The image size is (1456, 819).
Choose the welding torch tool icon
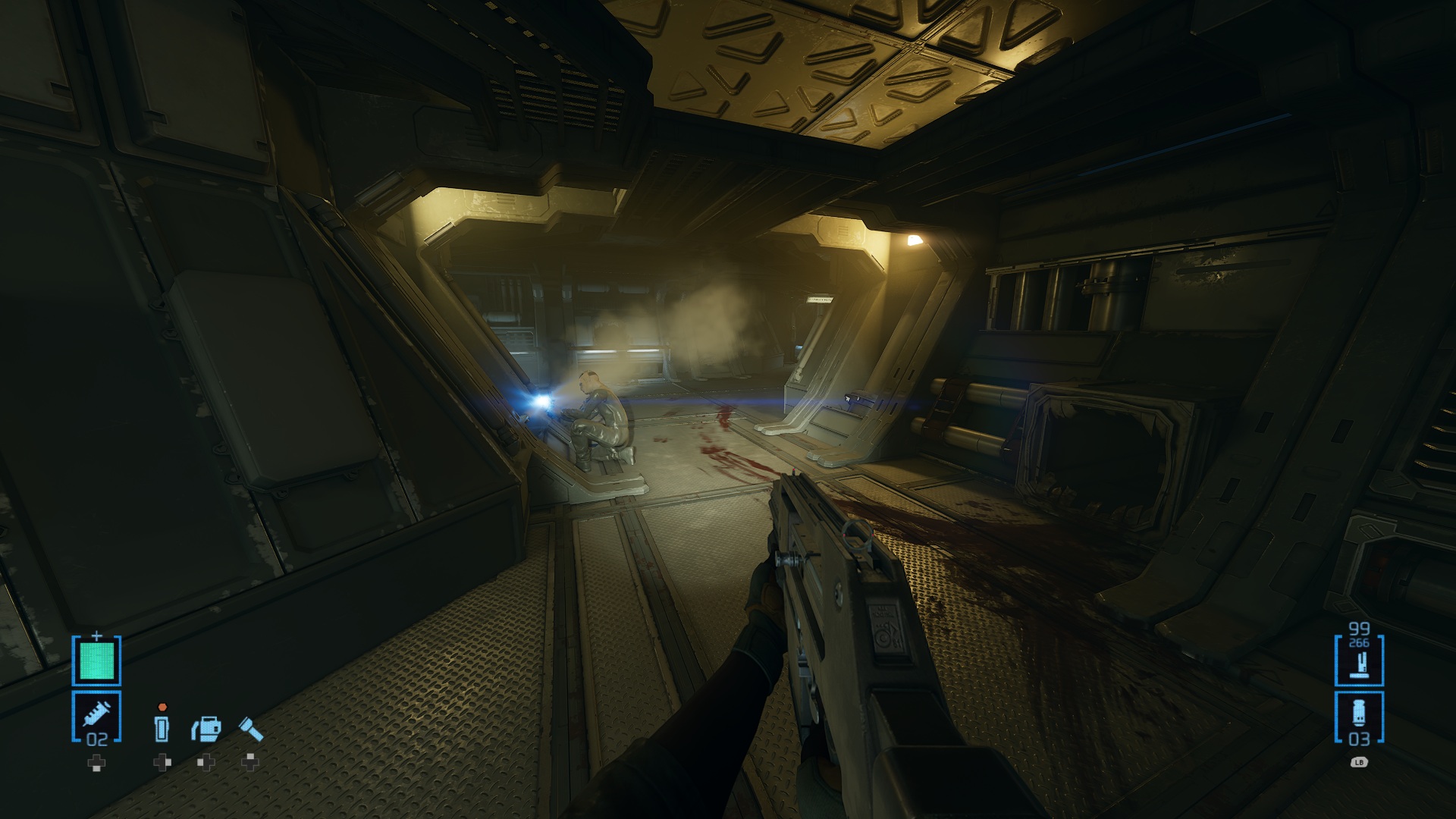point(206,729)
